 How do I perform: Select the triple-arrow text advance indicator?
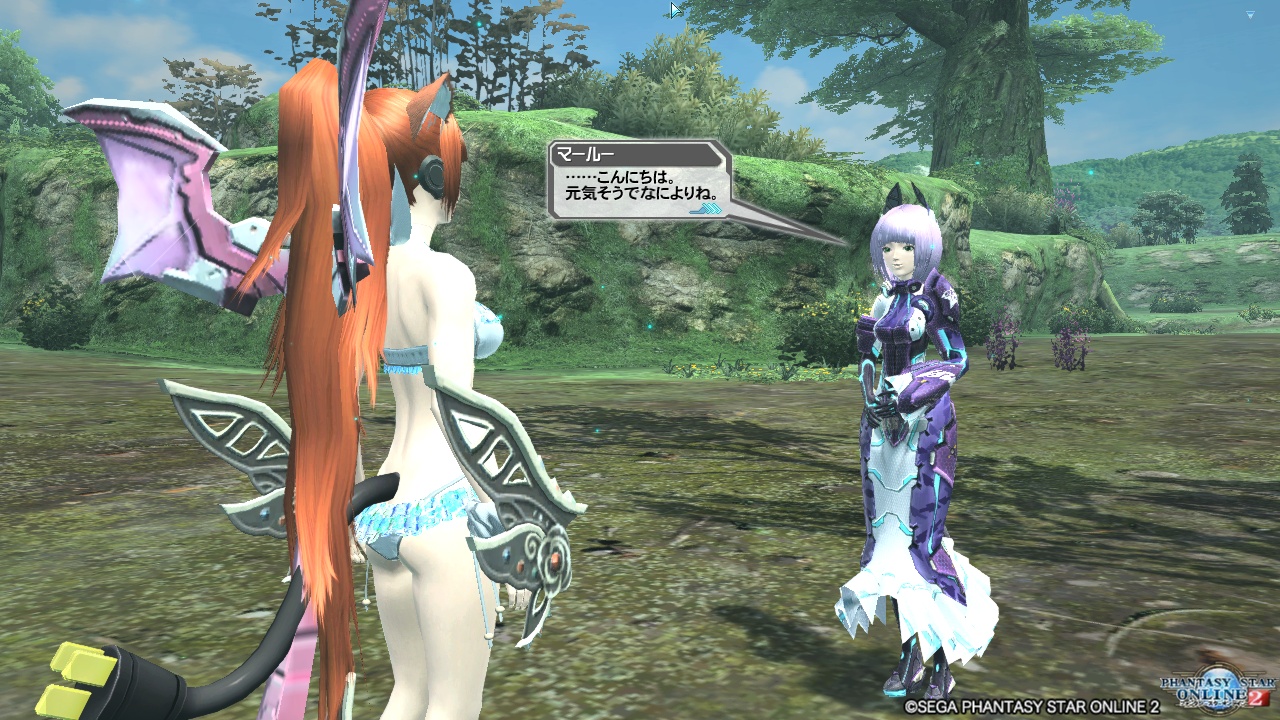tap(706, 210)
